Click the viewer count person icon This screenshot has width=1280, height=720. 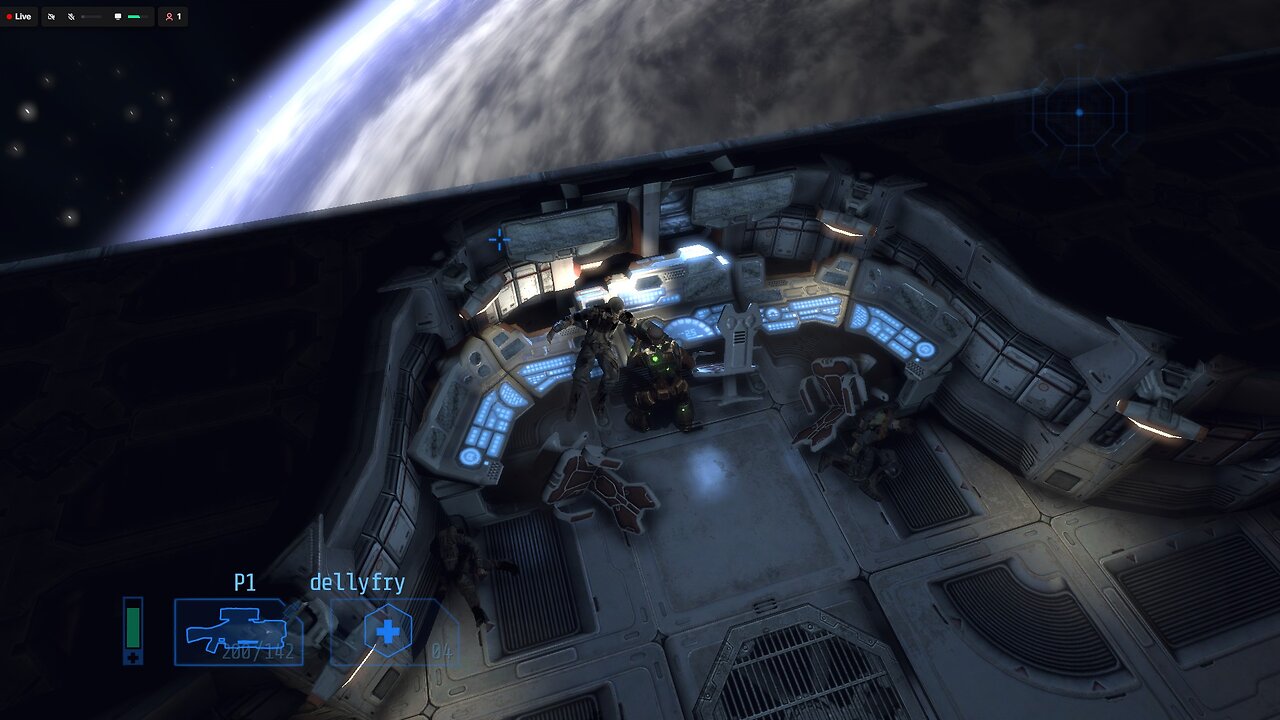click(169, 16)
